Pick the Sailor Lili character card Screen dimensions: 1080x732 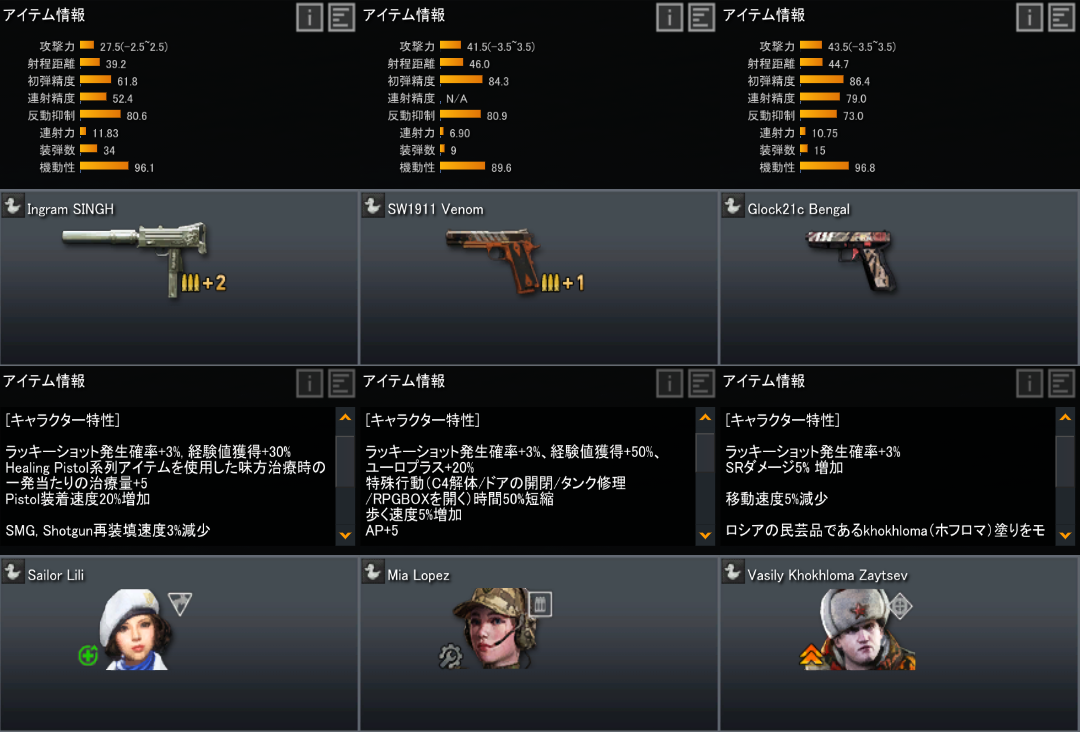pyautogui.click(x=179, y=643)
